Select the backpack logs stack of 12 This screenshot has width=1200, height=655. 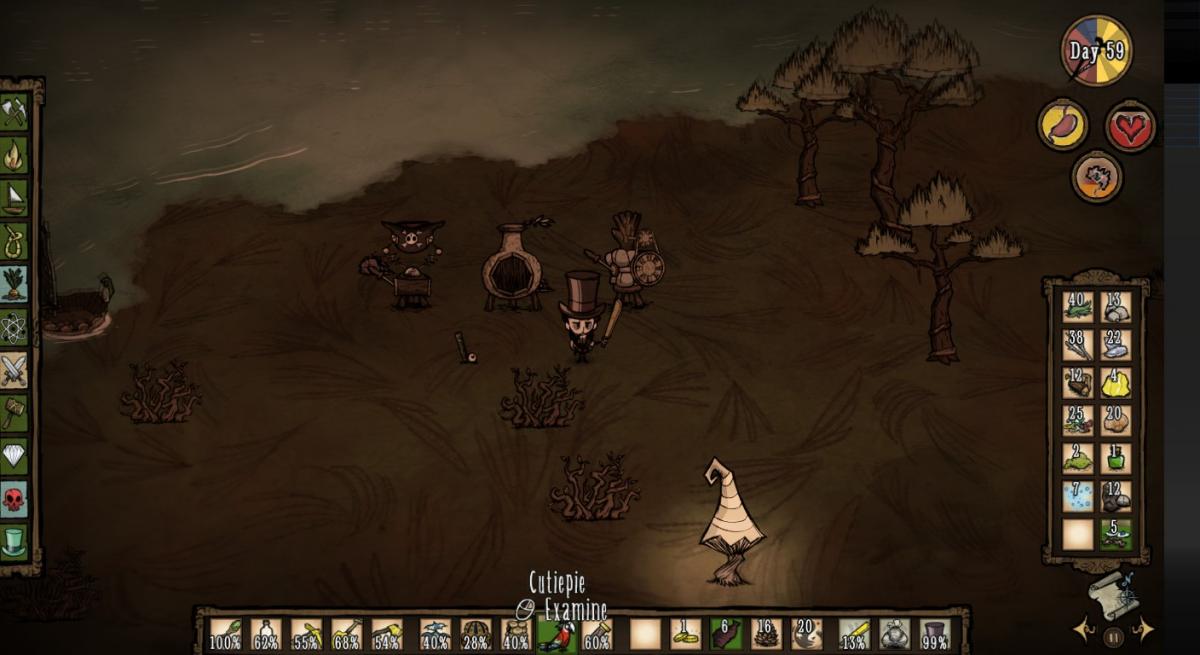pyautogui.click(x=1078, y=383)
